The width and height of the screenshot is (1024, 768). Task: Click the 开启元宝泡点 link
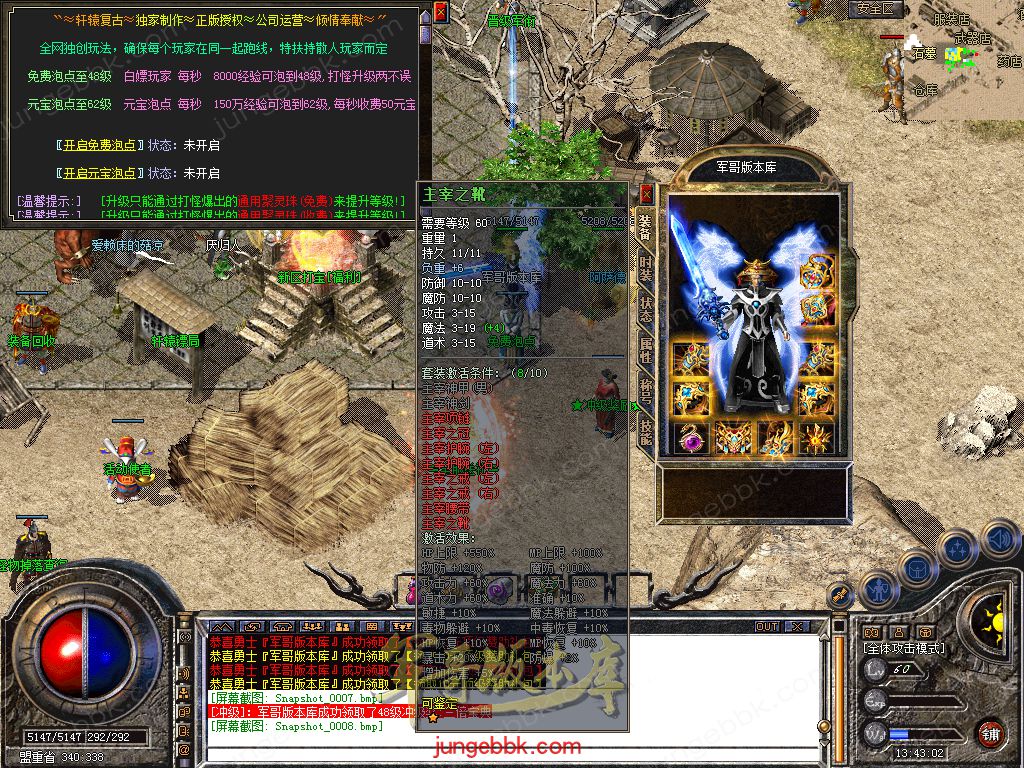pos(98,172)
